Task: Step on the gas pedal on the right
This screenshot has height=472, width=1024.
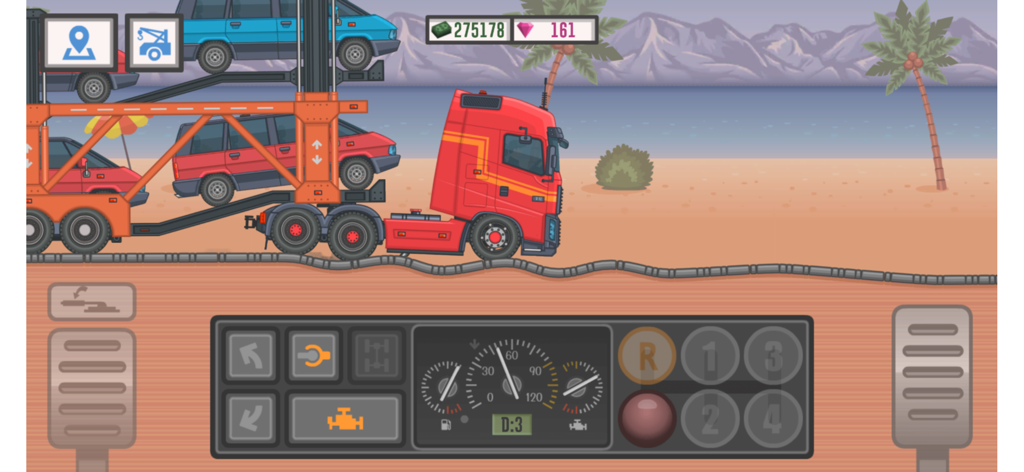Action: (931, 374)
